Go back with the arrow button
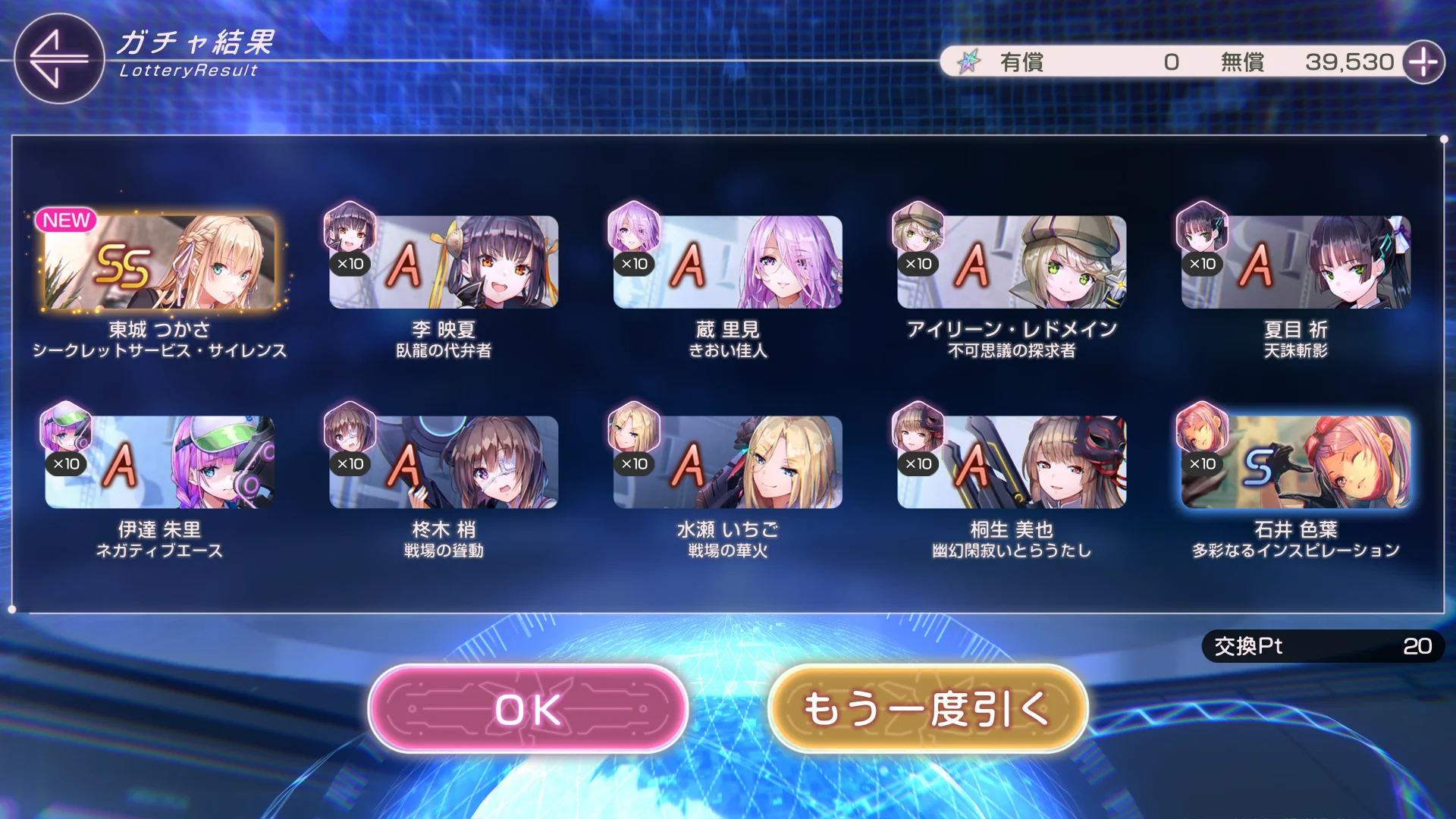This screenshot has height=819, width=1456. (x=58, y=58)
